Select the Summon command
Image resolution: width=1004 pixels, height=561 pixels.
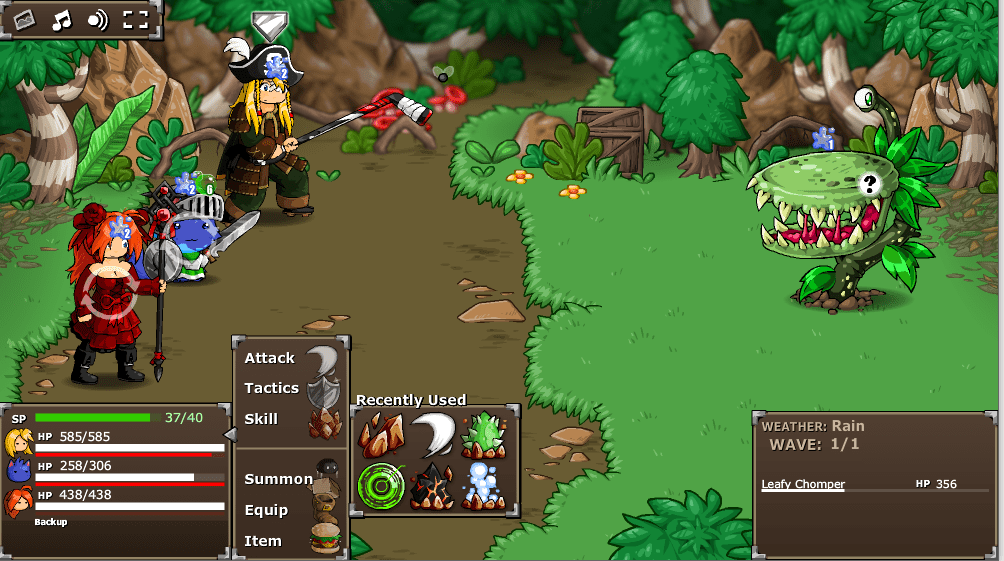pos(279,479)
